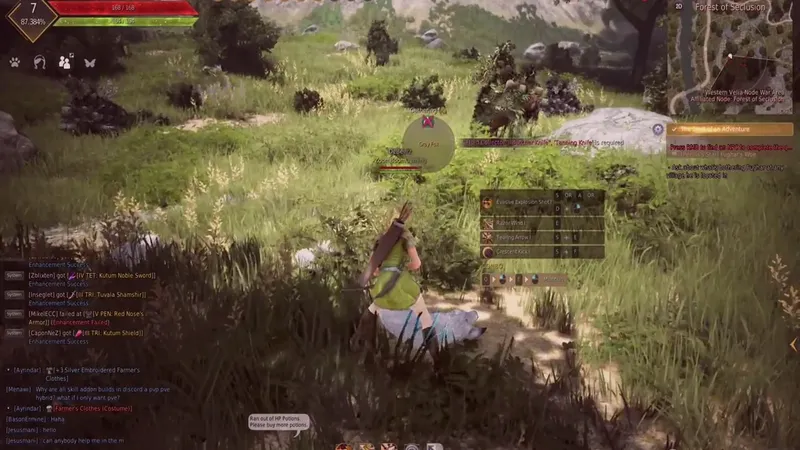
Task: Open the maid/party people icon
Action: [65, 62]
